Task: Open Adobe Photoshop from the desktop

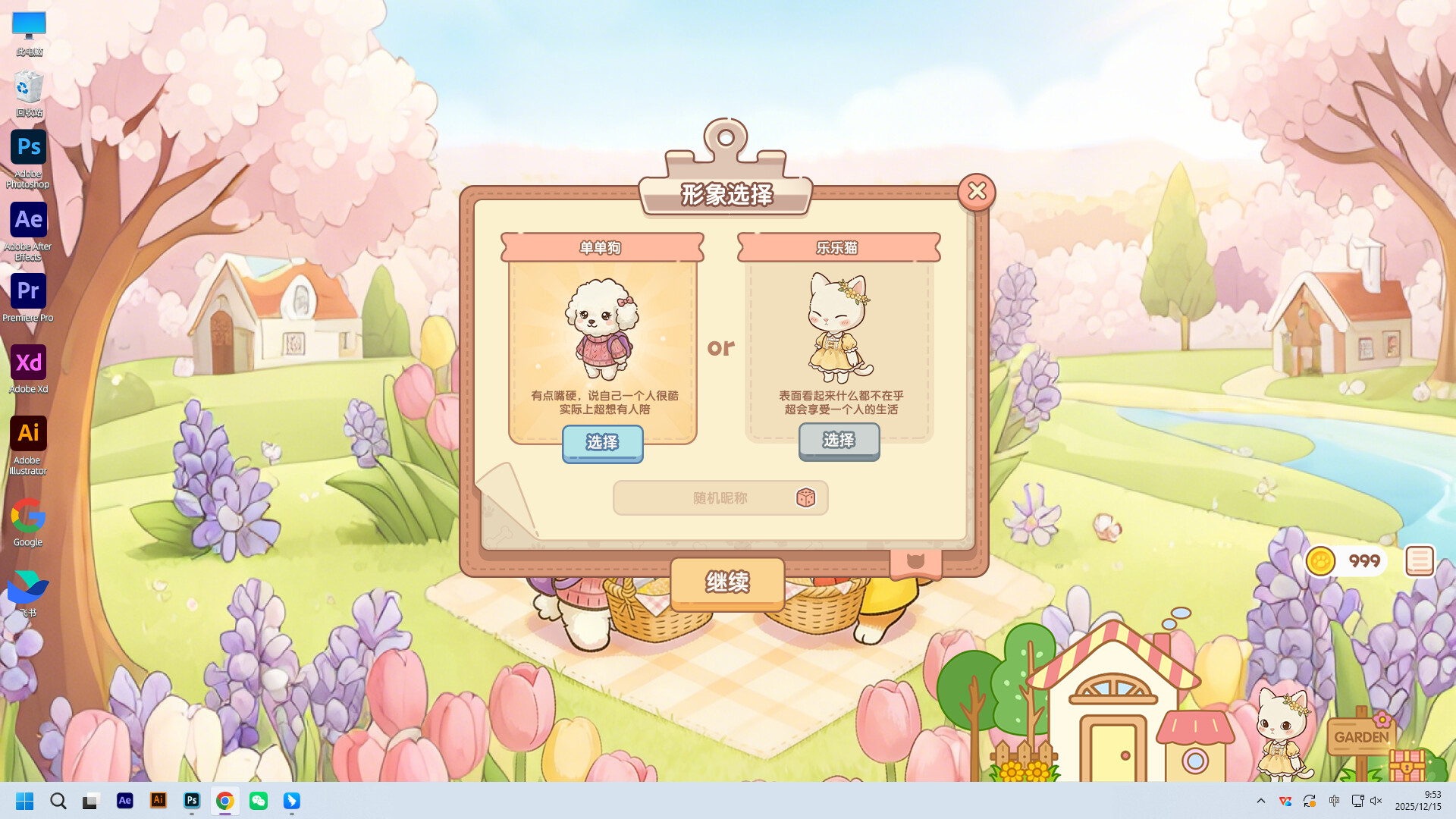Action: coord(28,147)
